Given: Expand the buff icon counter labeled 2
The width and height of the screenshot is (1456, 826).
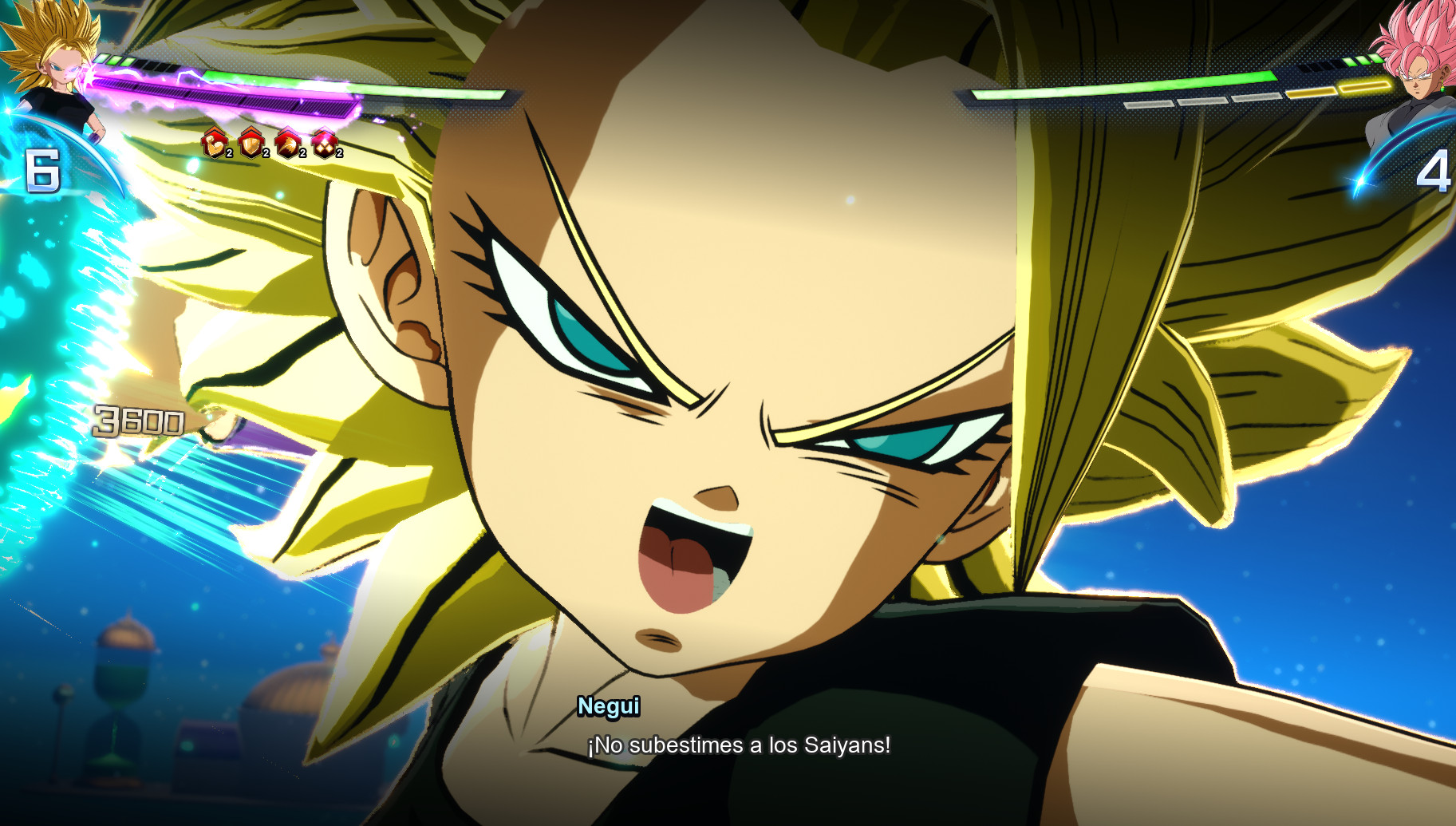Looking at the screenshot, I should coord(227,153).
